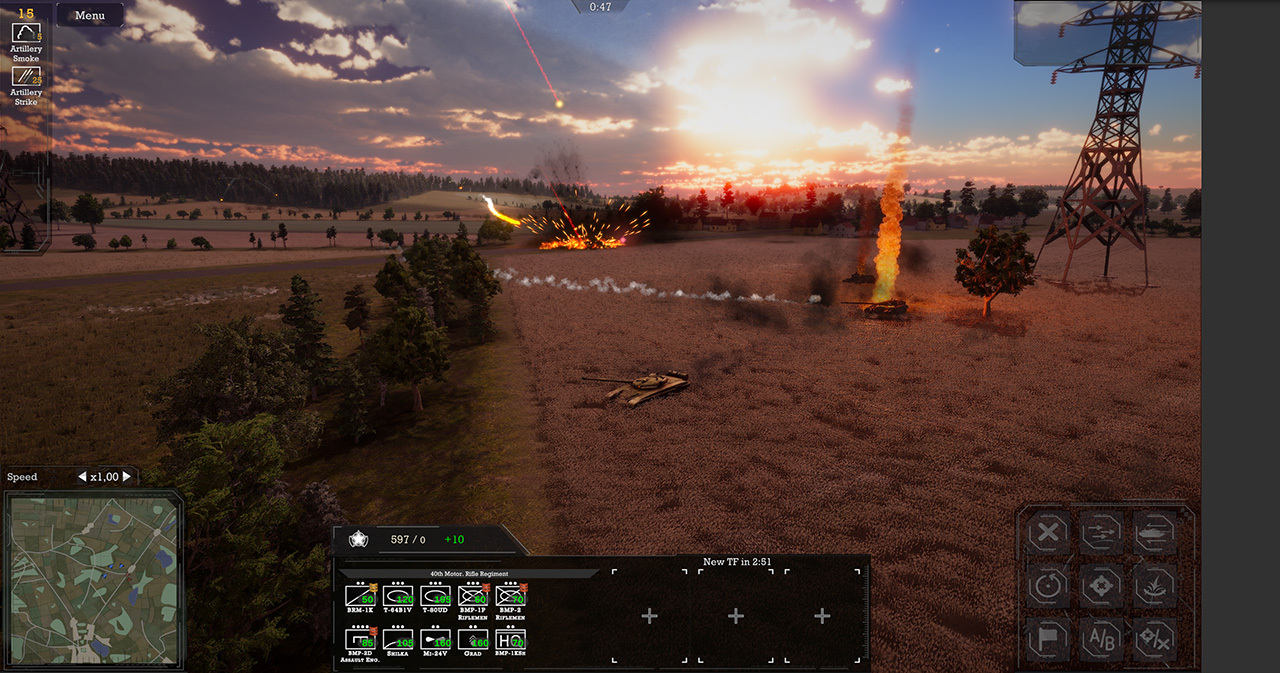Choose the T-64B1V tank card

(x=398, y=596)
